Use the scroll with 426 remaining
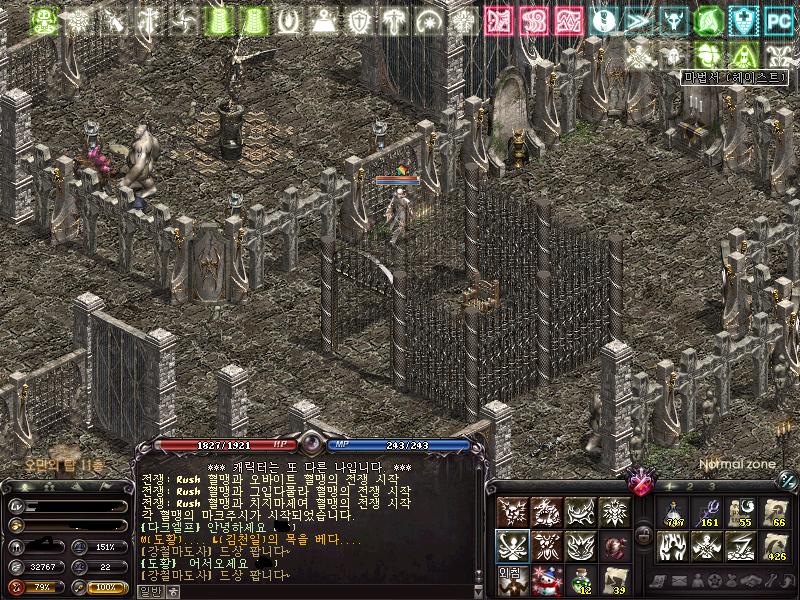Viewport: 800px width, 600px height. point(776,547)
